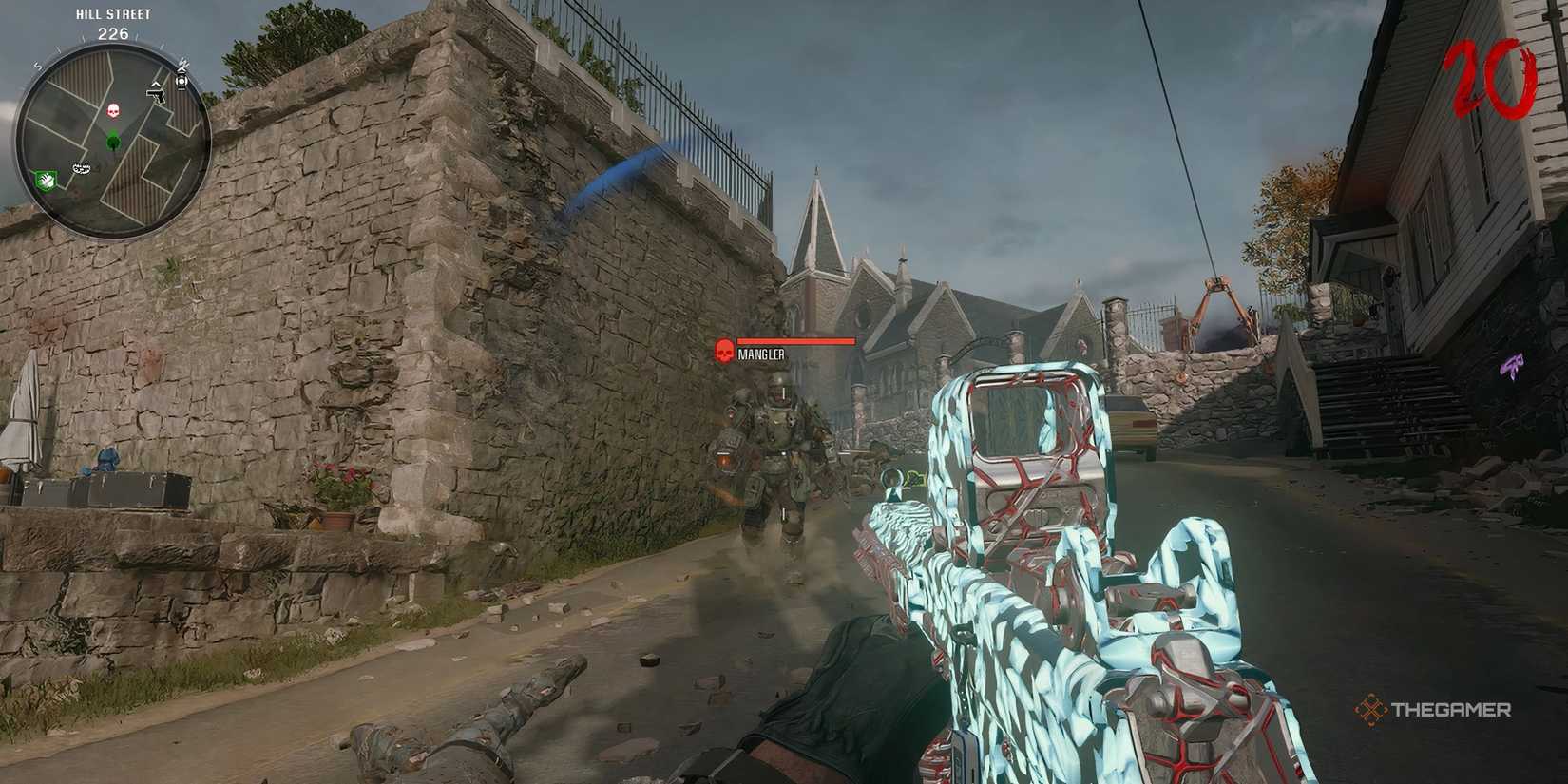Click the white skull enemy marker on the minimap
Screen dimensions: 1568x784
112,109
